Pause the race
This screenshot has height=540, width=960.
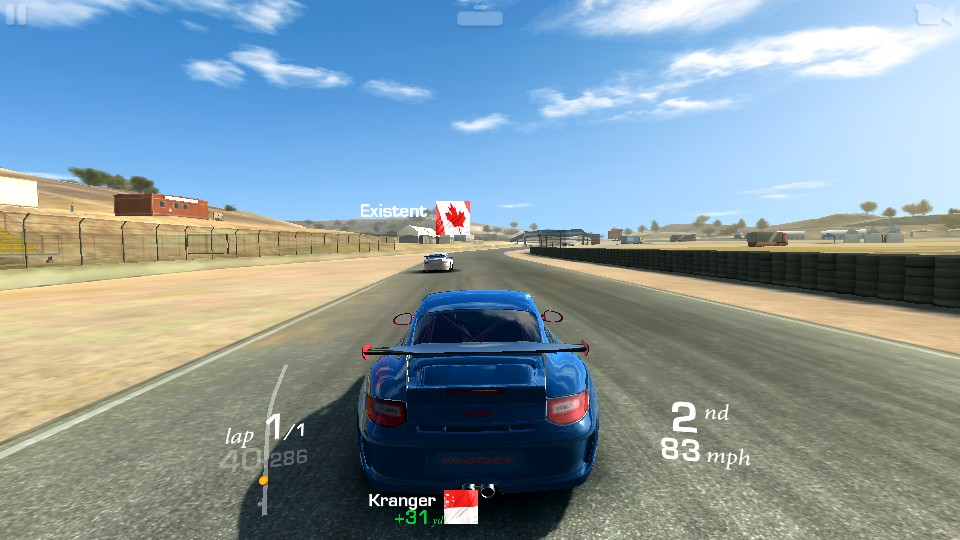pos(15,14)
